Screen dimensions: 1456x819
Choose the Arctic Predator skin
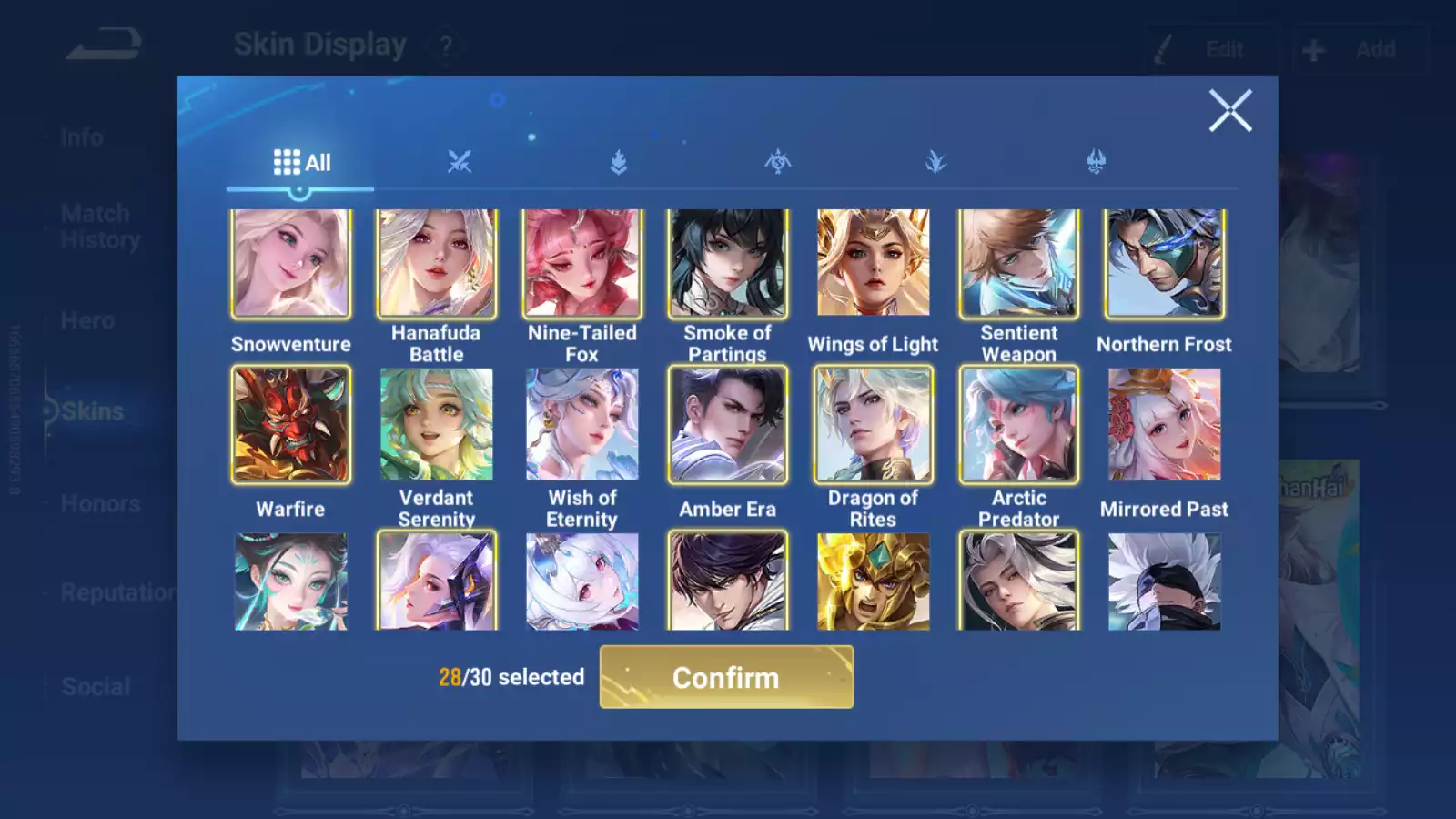tap(1019, 424)
